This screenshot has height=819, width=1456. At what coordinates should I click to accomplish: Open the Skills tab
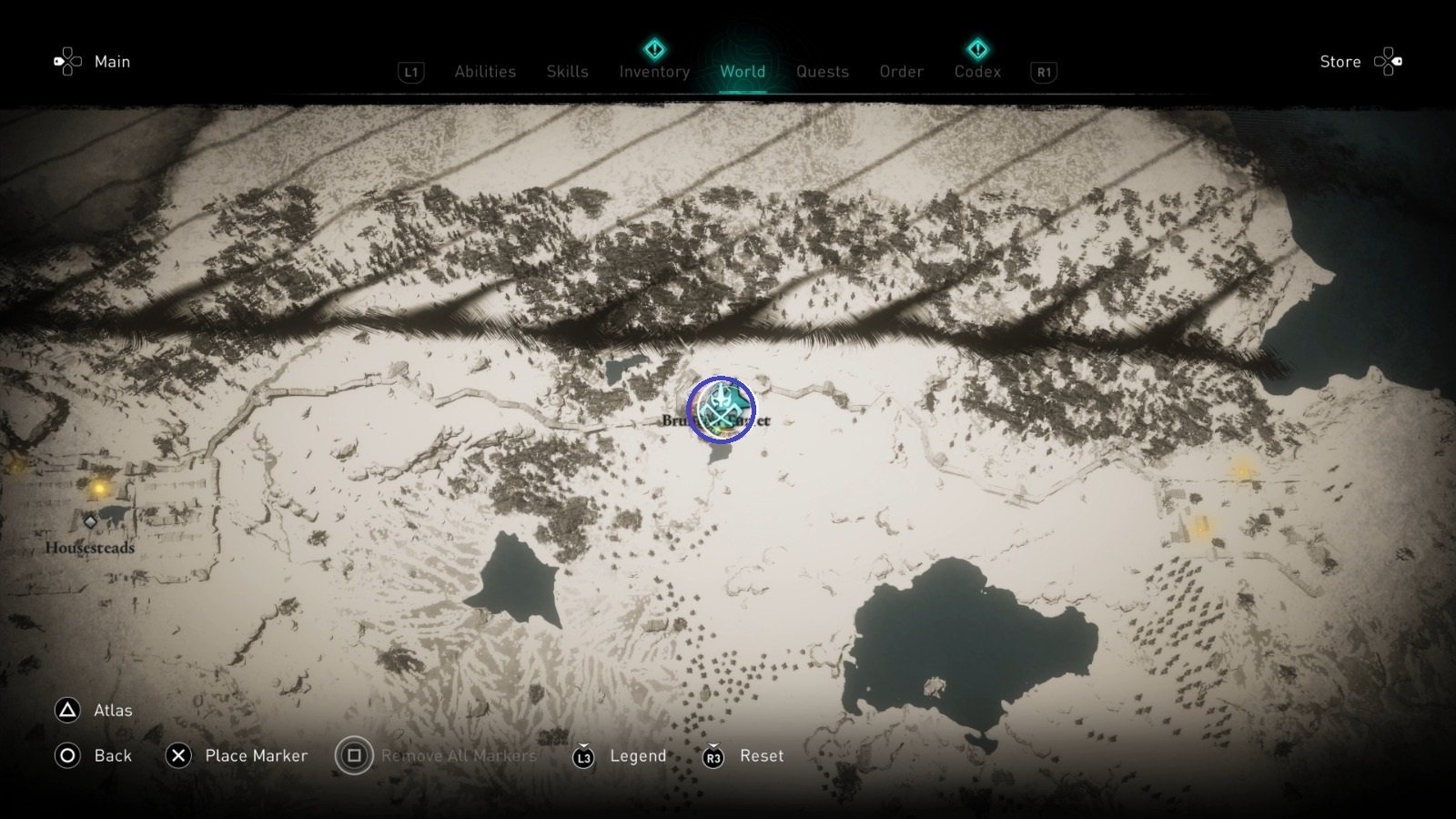tap(567, 71)
